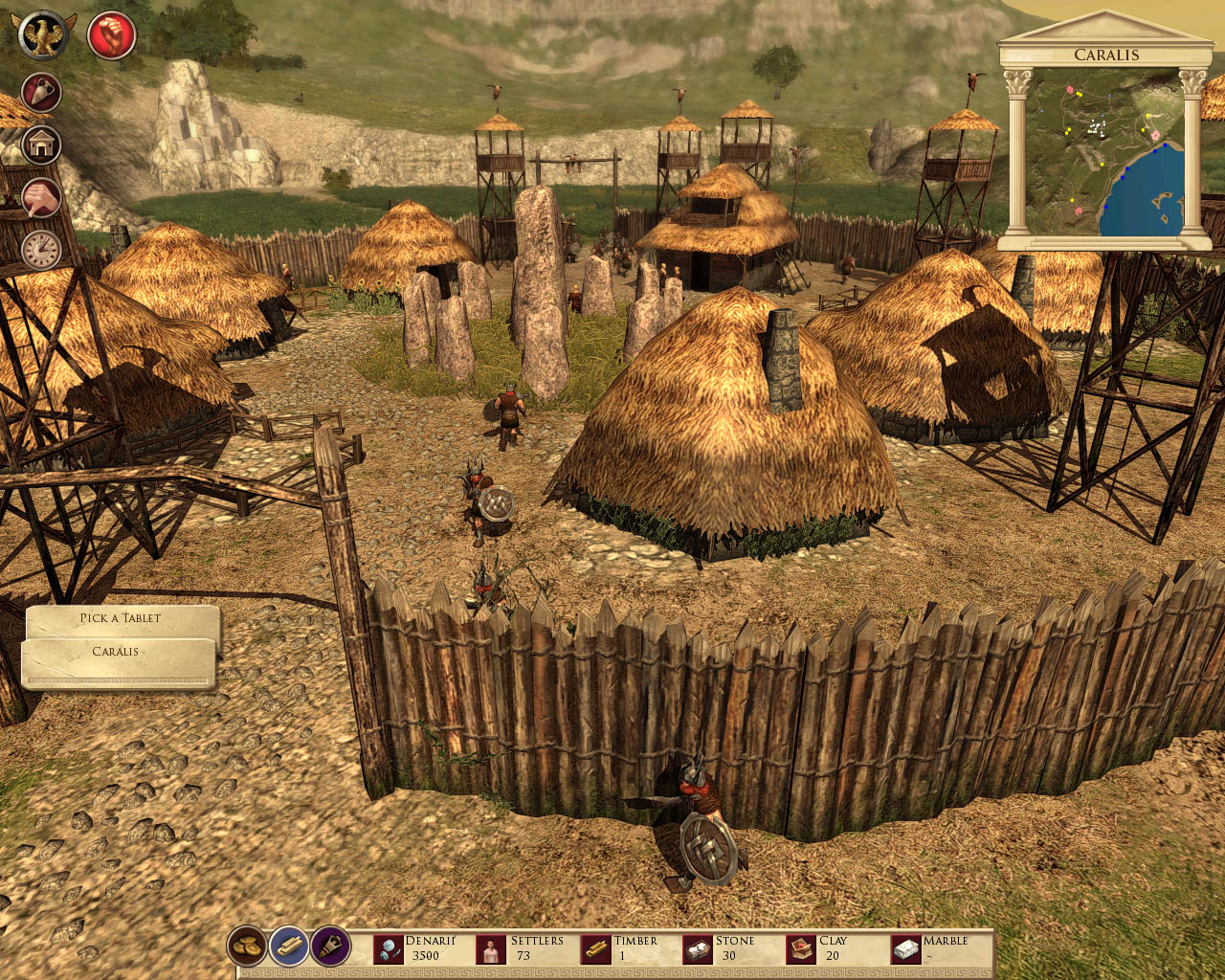Click the red raised fist icon
This screenshot has width=1225, height=980.
click(112, 36)
